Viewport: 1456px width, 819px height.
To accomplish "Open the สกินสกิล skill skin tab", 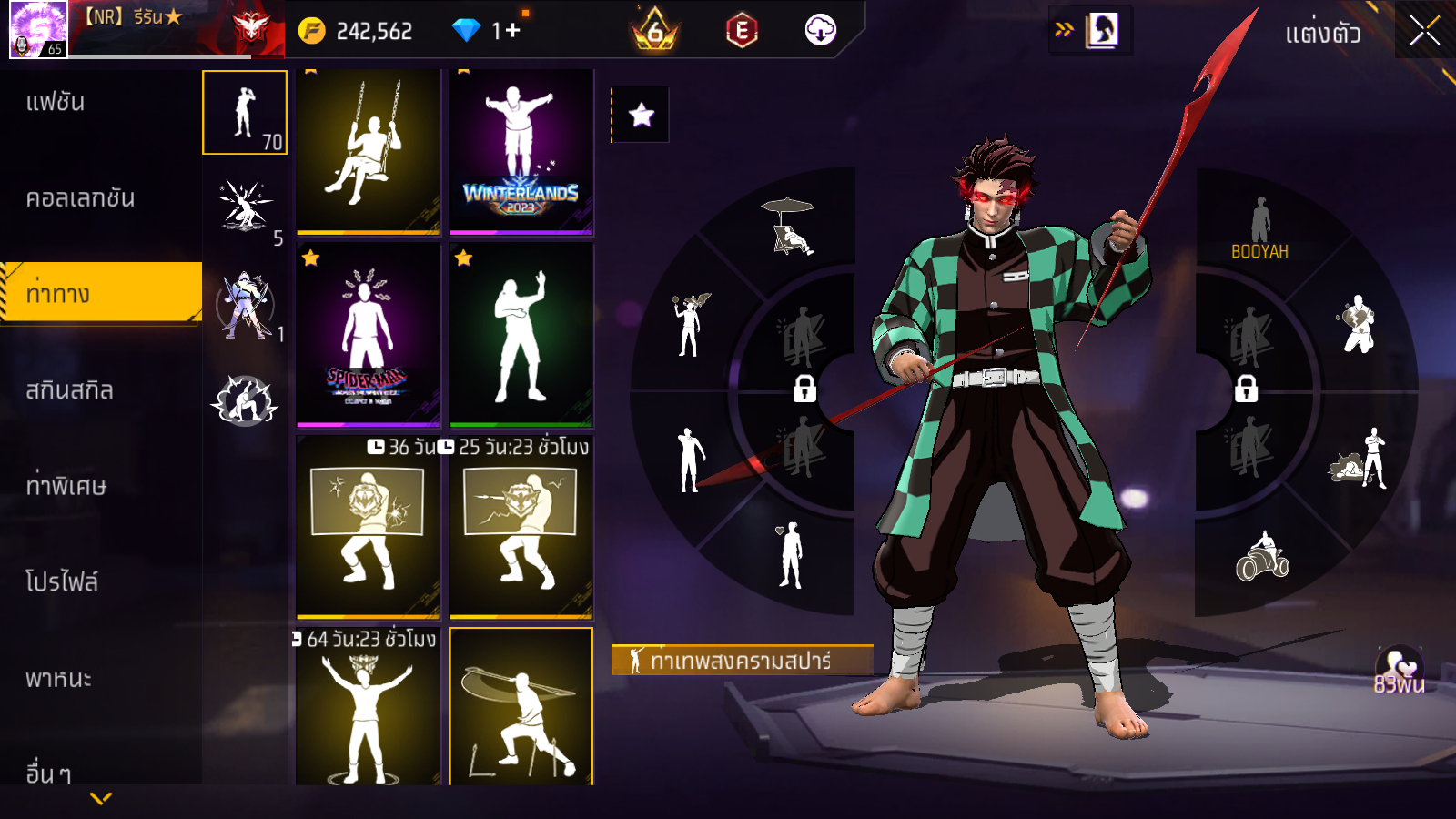I will [69, 390].
